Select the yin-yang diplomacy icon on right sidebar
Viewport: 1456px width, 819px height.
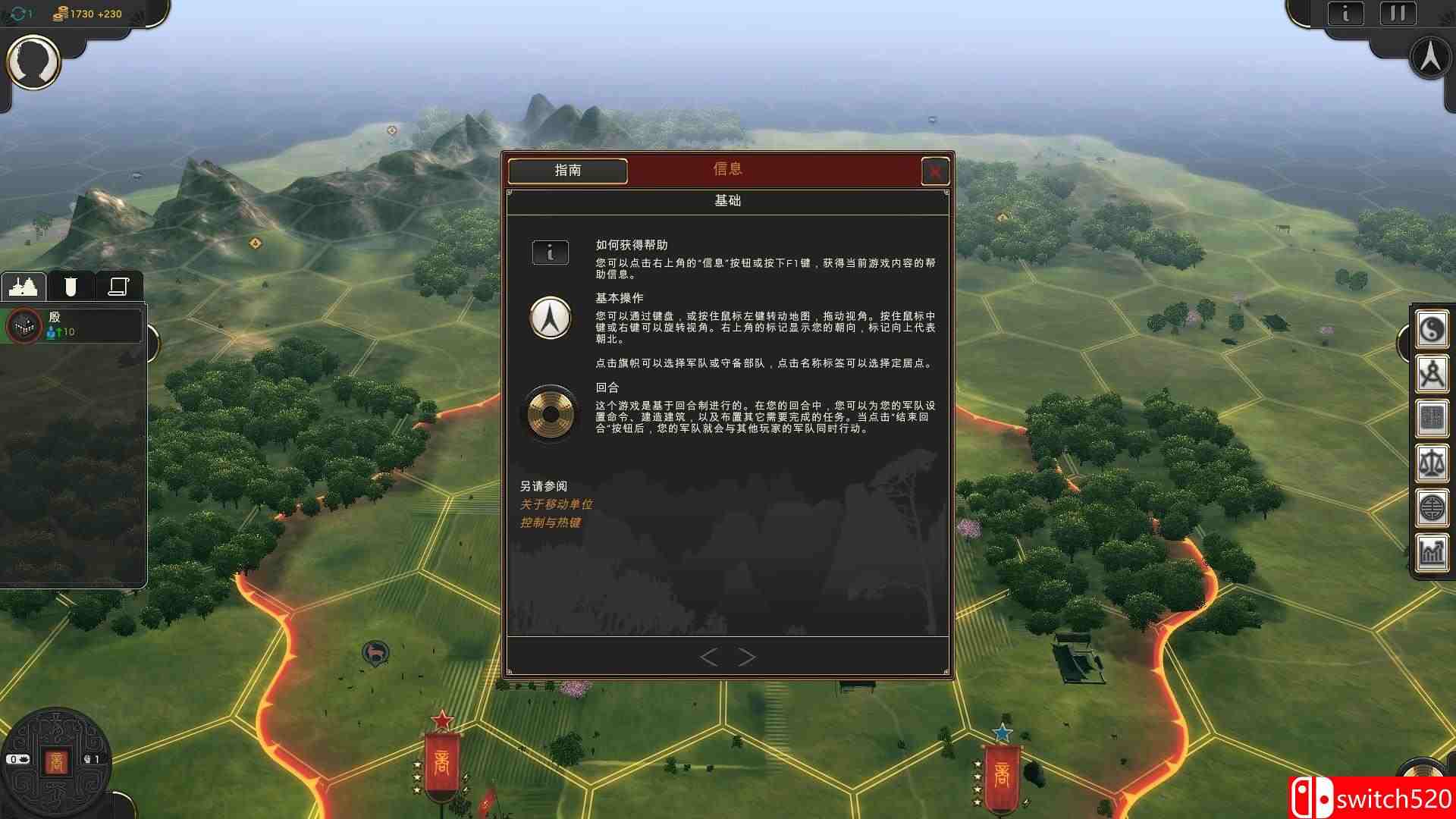click(x=1432, y=330)
